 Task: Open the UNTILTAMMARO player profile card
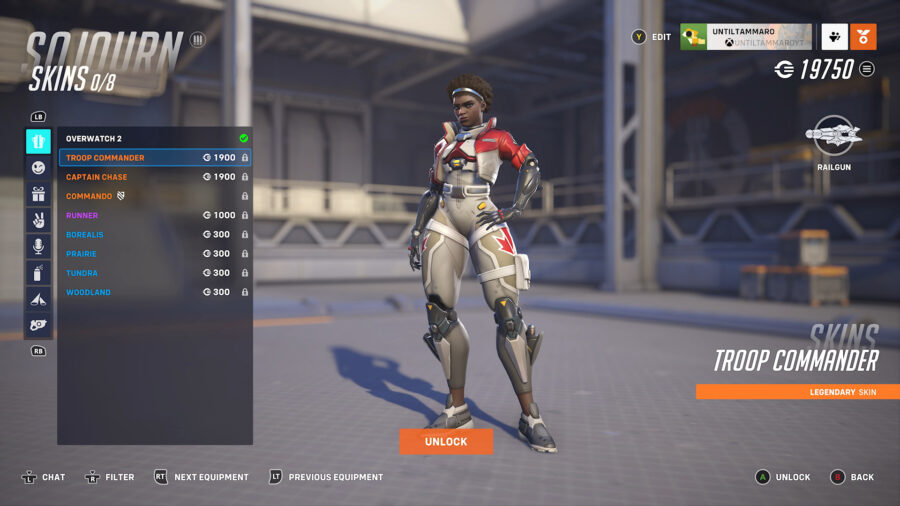point(745,37)
